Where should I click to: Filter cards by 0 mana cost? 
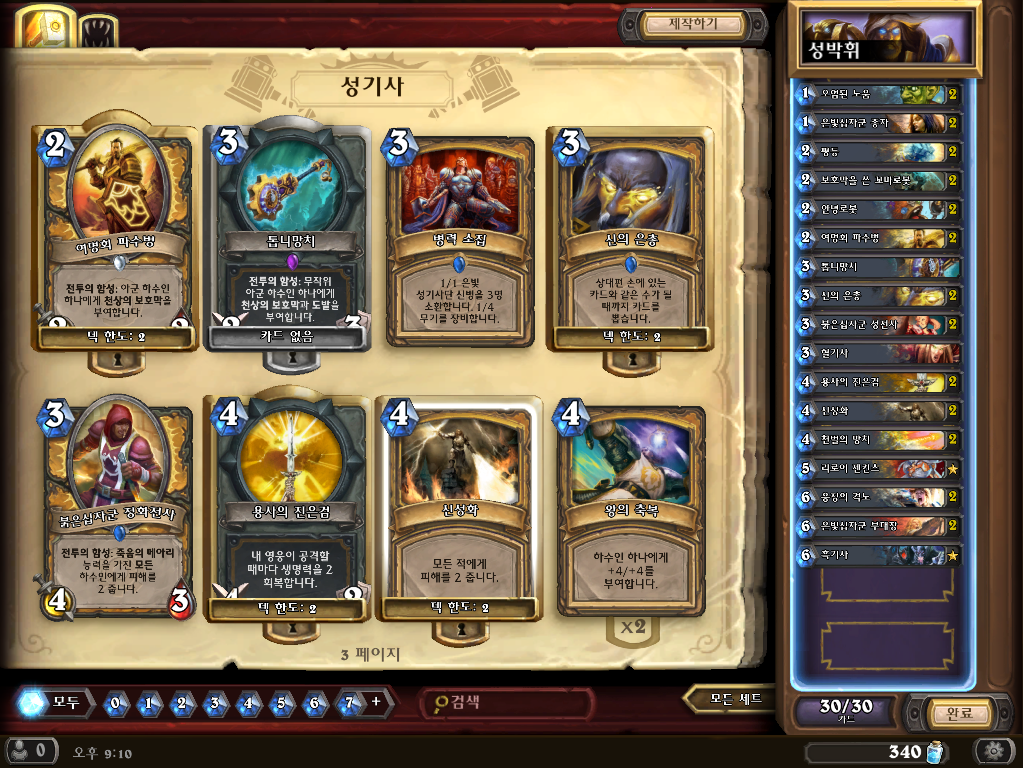pyautogui.click(x=116, y=702)
